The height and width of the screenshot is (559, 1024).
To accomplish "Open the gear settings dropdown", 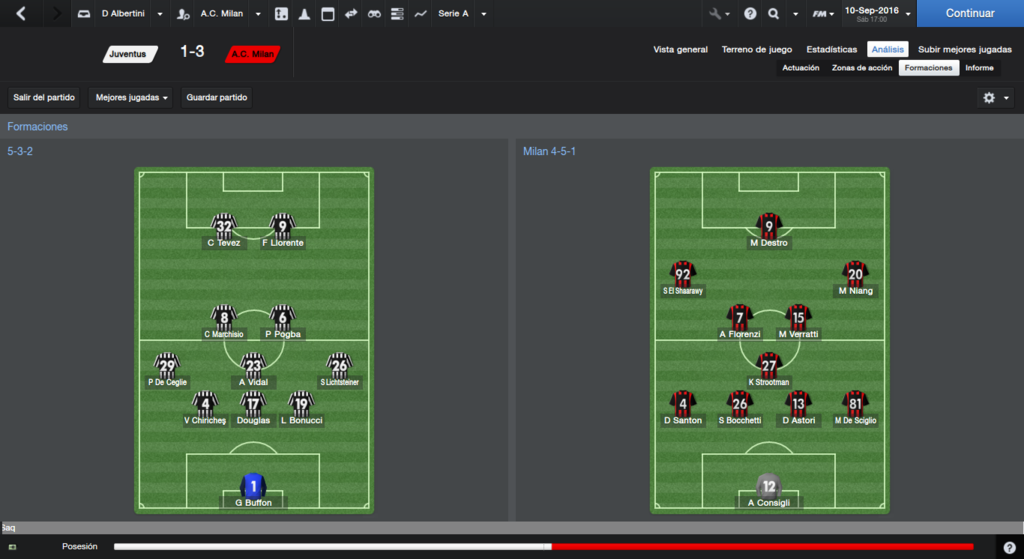I will [994, 98].
